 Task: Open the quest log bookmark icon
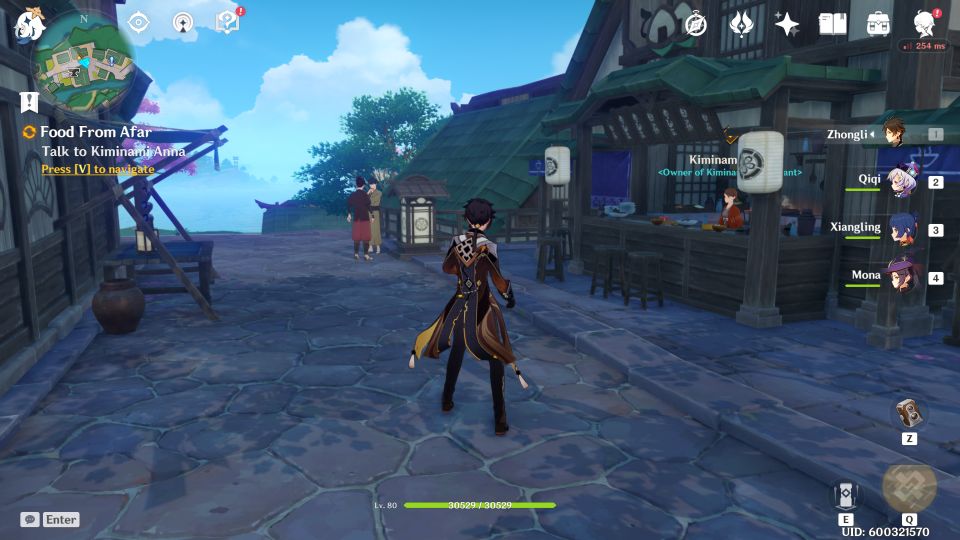pos(28,101)
